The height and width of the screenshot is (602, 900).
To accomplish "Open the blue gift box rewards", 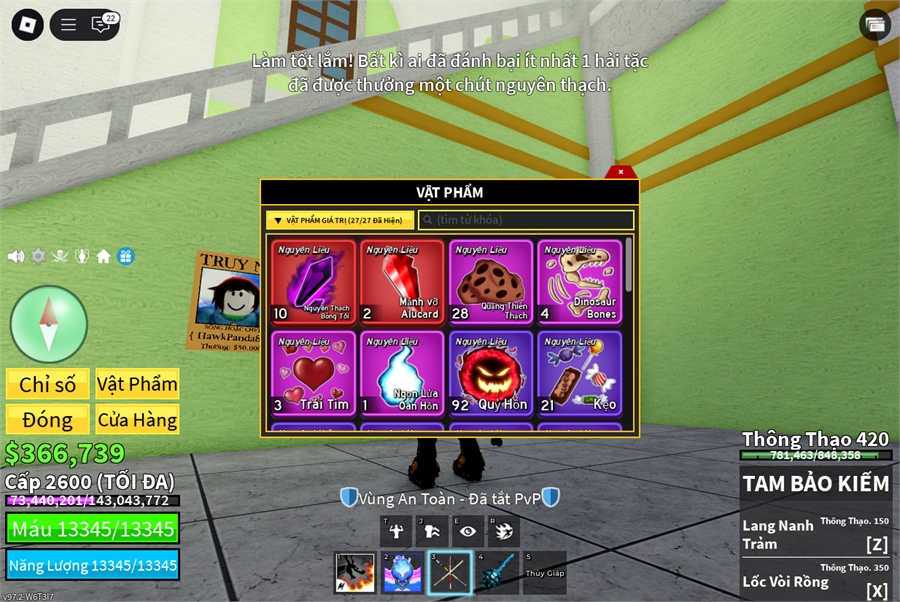I will (x=125, y=256).
